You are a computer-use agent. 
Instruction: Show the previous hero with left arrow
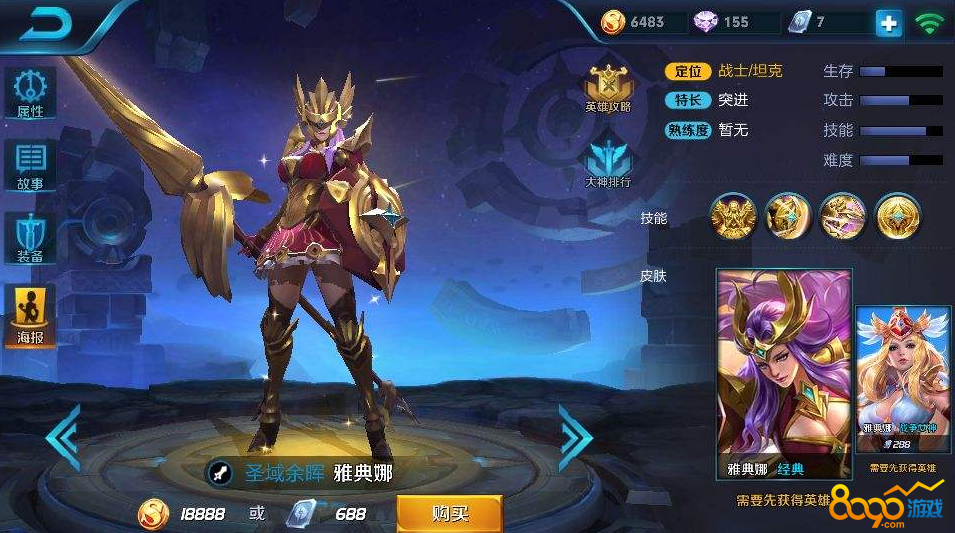63,437
